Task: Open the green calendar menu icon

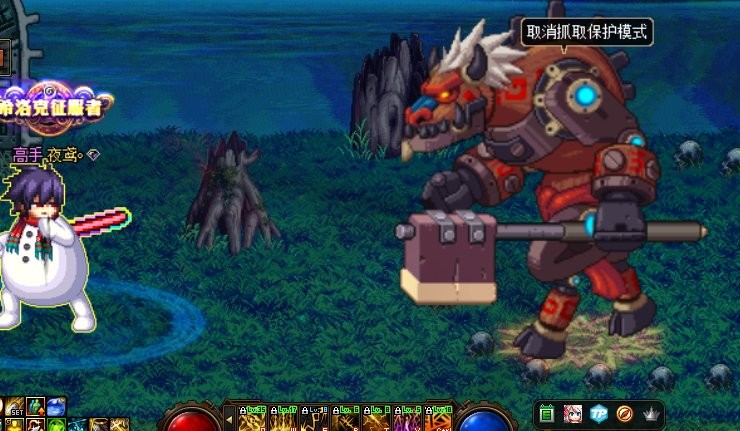Action: pos(547,412)
